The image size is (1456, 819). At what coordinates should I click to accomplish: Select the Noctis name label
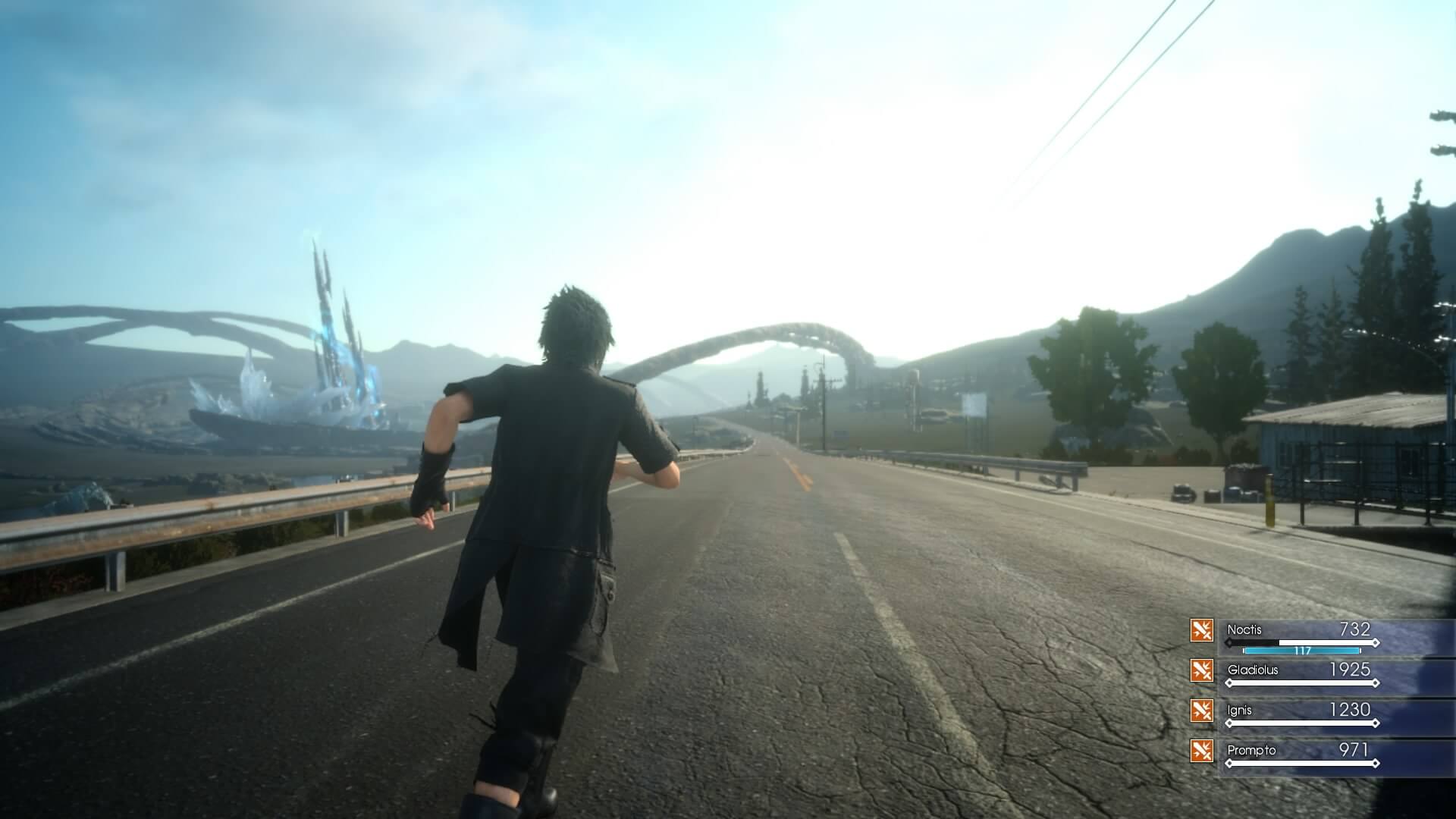[x=1245, y=629]
